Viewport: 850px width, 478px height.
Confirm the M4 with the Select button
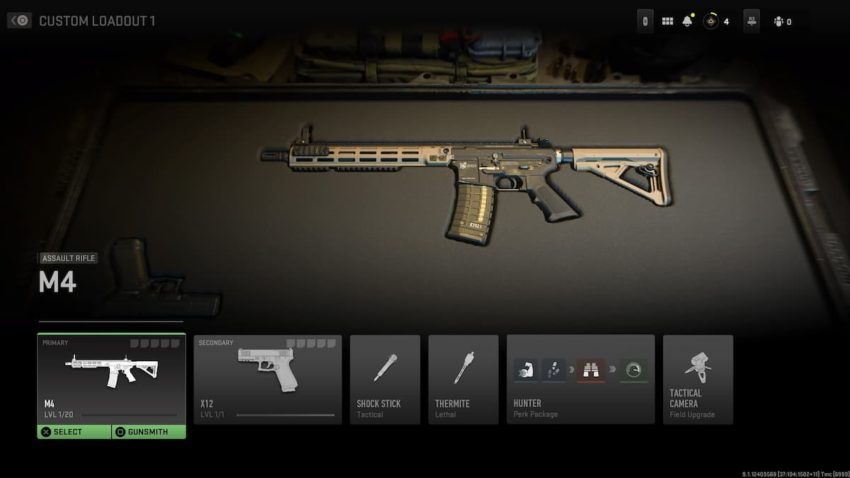pyautogui.click(x=74, y=432)
